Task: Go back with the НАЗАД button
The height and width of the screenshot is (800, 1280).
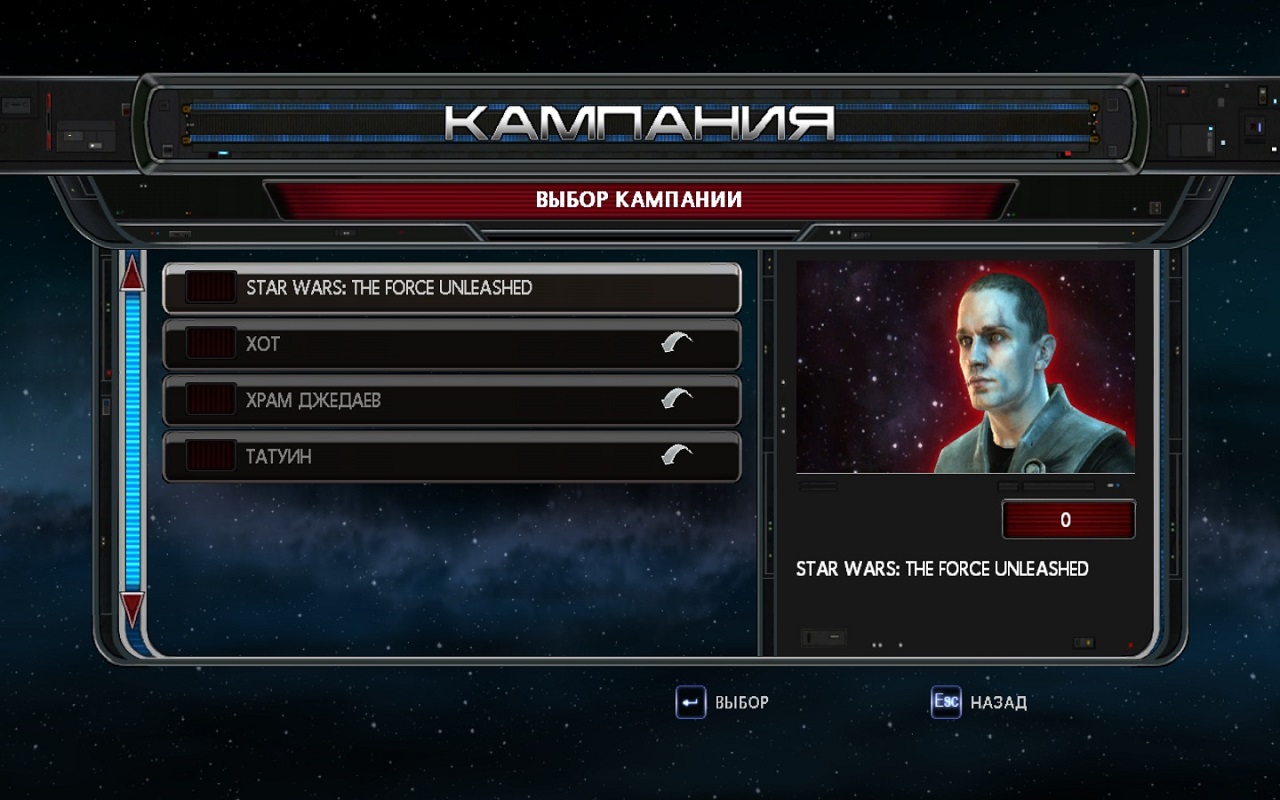Action: click(x=979, y=702)
